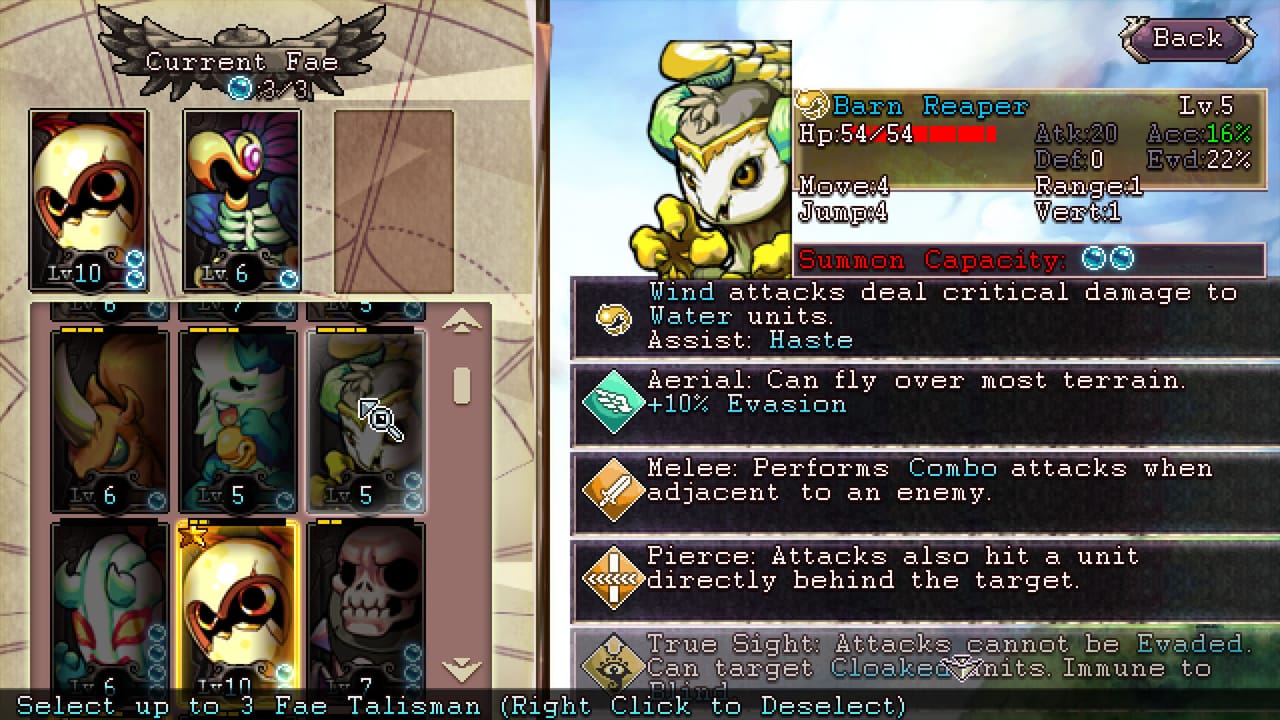
Task: Click the empty third Current Fae slot
Action: pyautogui.click(x=395, y=200)
